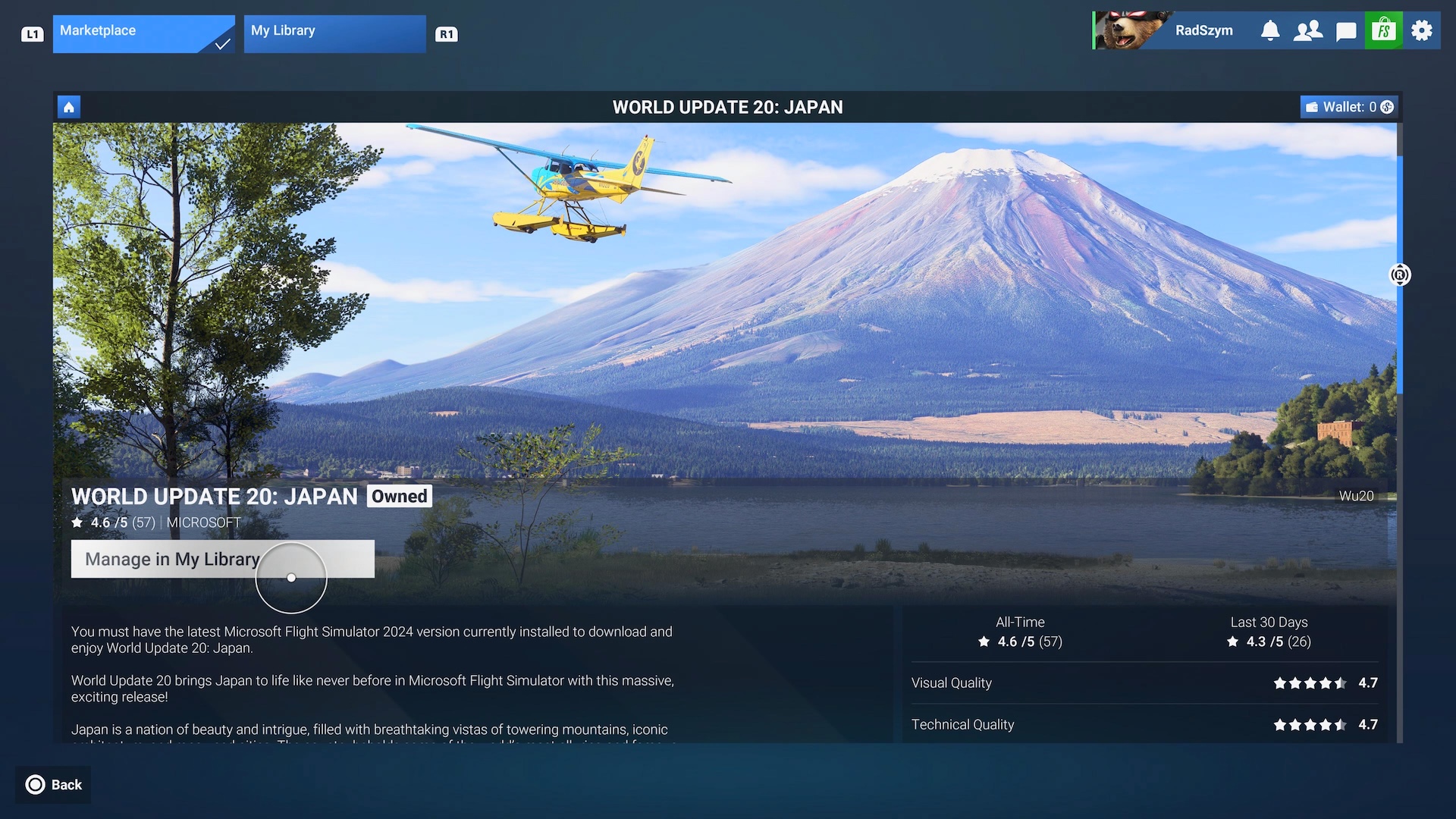The width and height of the screenshot is (1456, 819).
Task: Go to the marketplace home icon
Action: [x=69, y=107]
